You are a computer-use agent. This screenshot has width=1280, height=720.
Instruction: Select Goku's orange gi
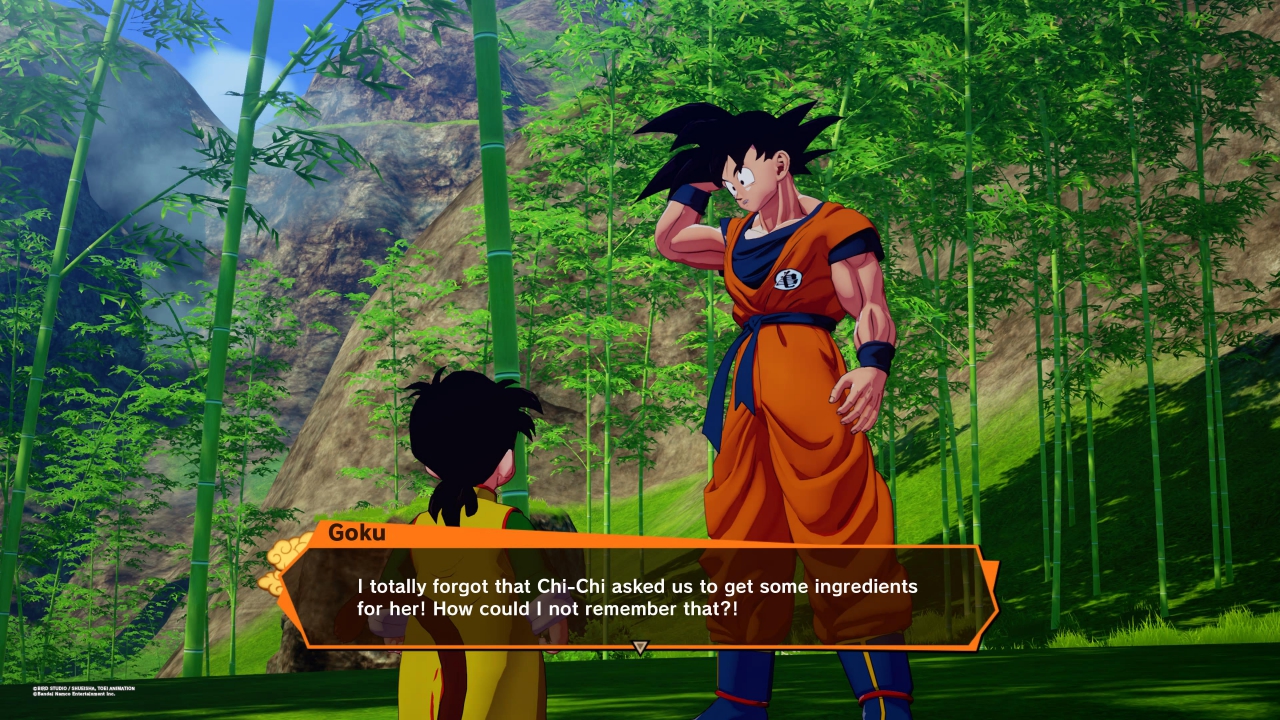point(780,400)
